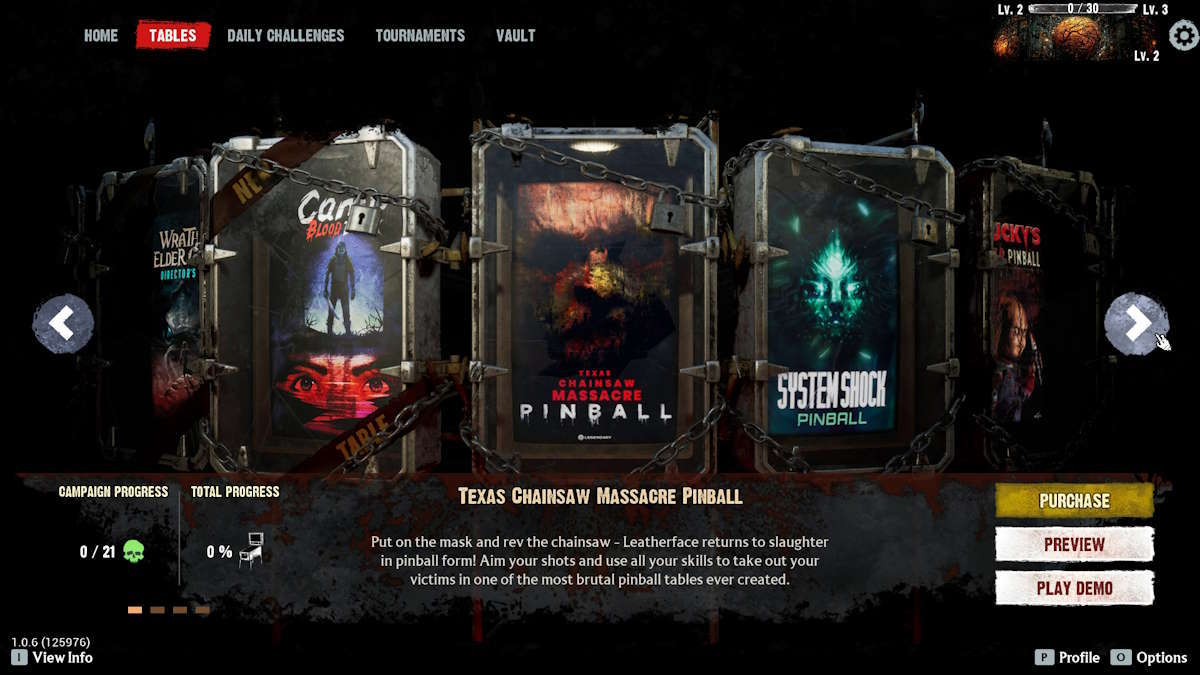Open the Profile screen

1068,657
